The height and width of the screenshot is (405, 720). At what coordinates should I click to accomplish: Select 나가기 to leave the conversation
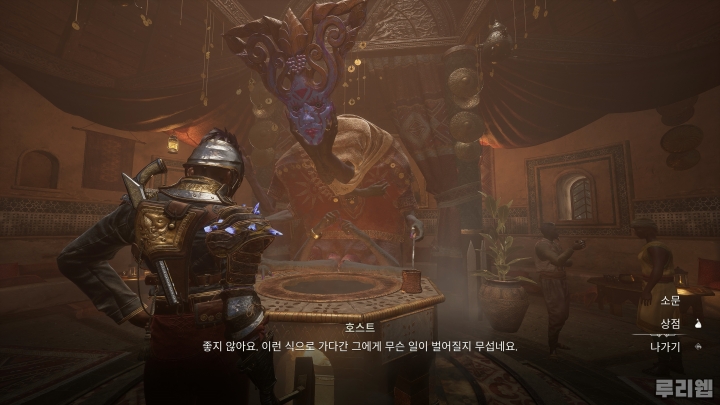click(666, 346)
